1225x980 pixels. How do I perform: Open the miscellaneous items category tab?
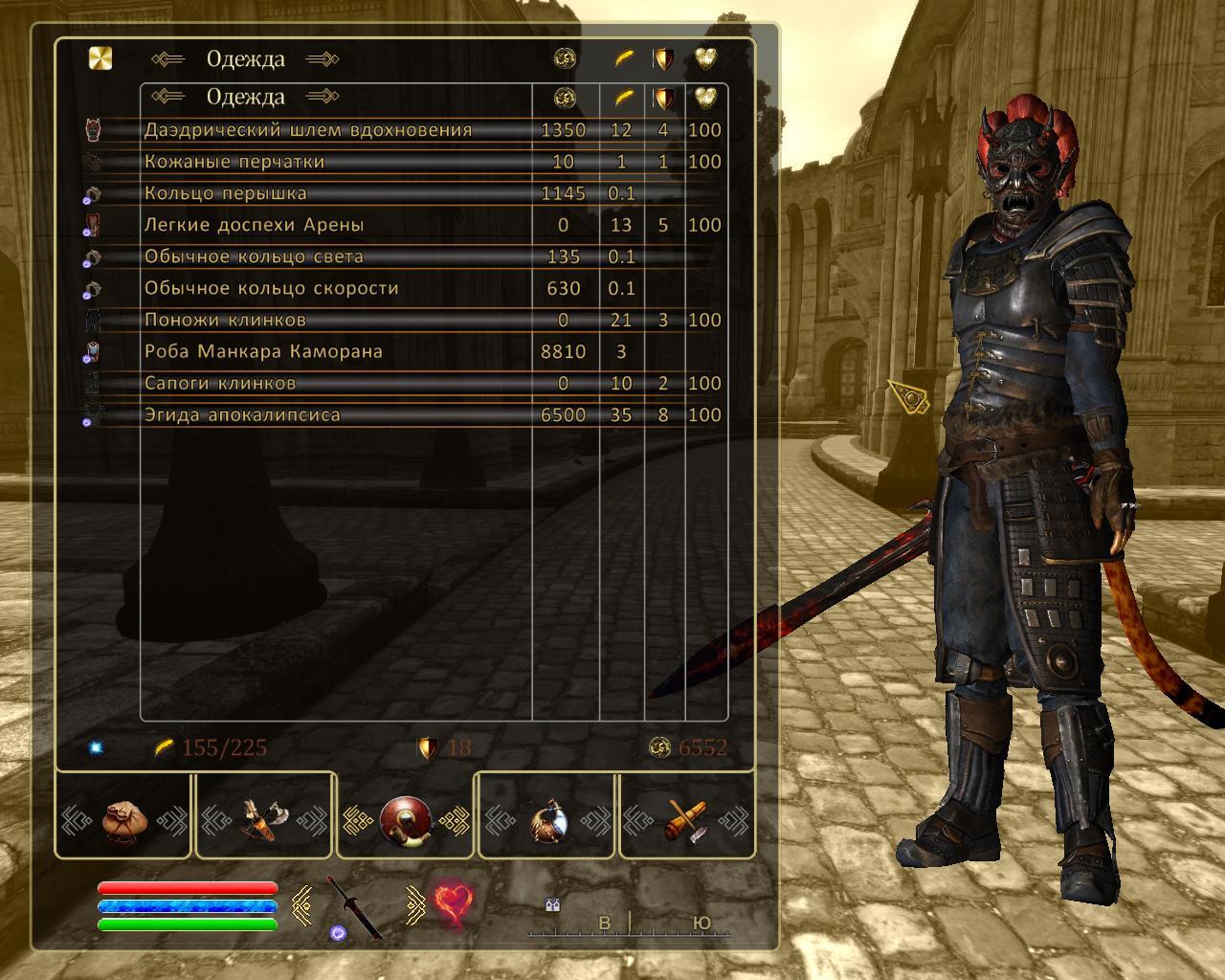tap(684, 823)
